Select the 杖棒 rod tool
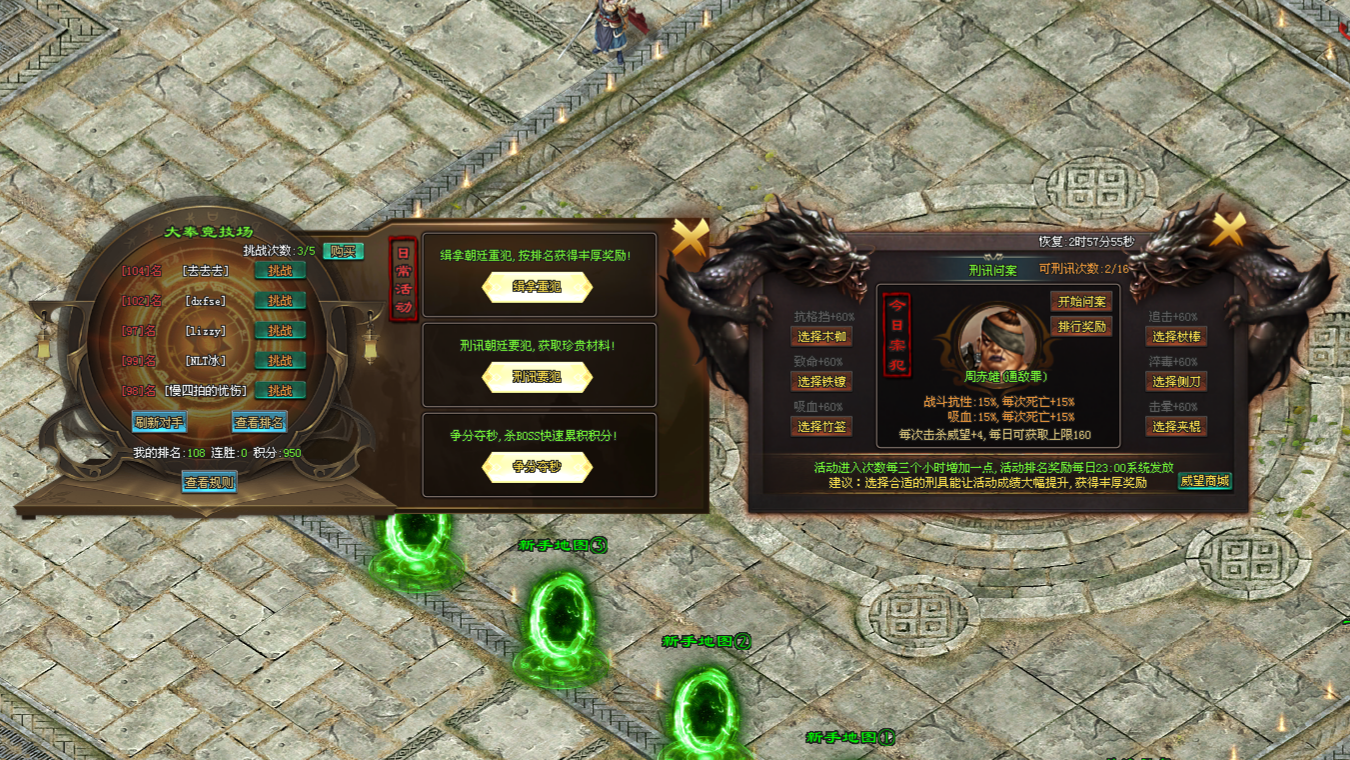The height and width of the screenshot is (760, 1350). point(1176,337)
